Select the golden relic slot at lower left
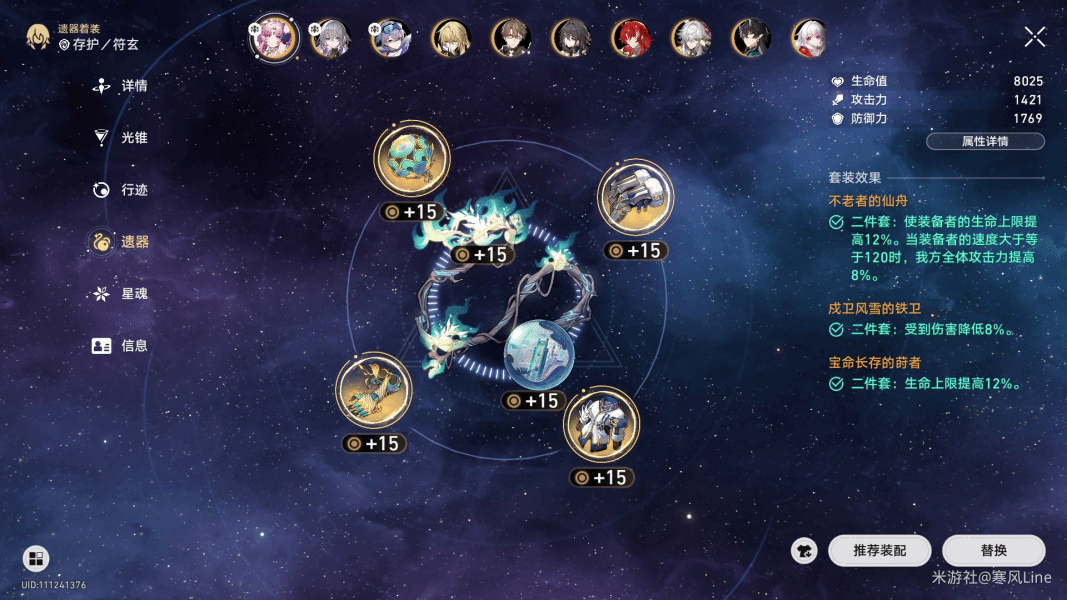Screen dimensions: 1067x600 point(374,390)
